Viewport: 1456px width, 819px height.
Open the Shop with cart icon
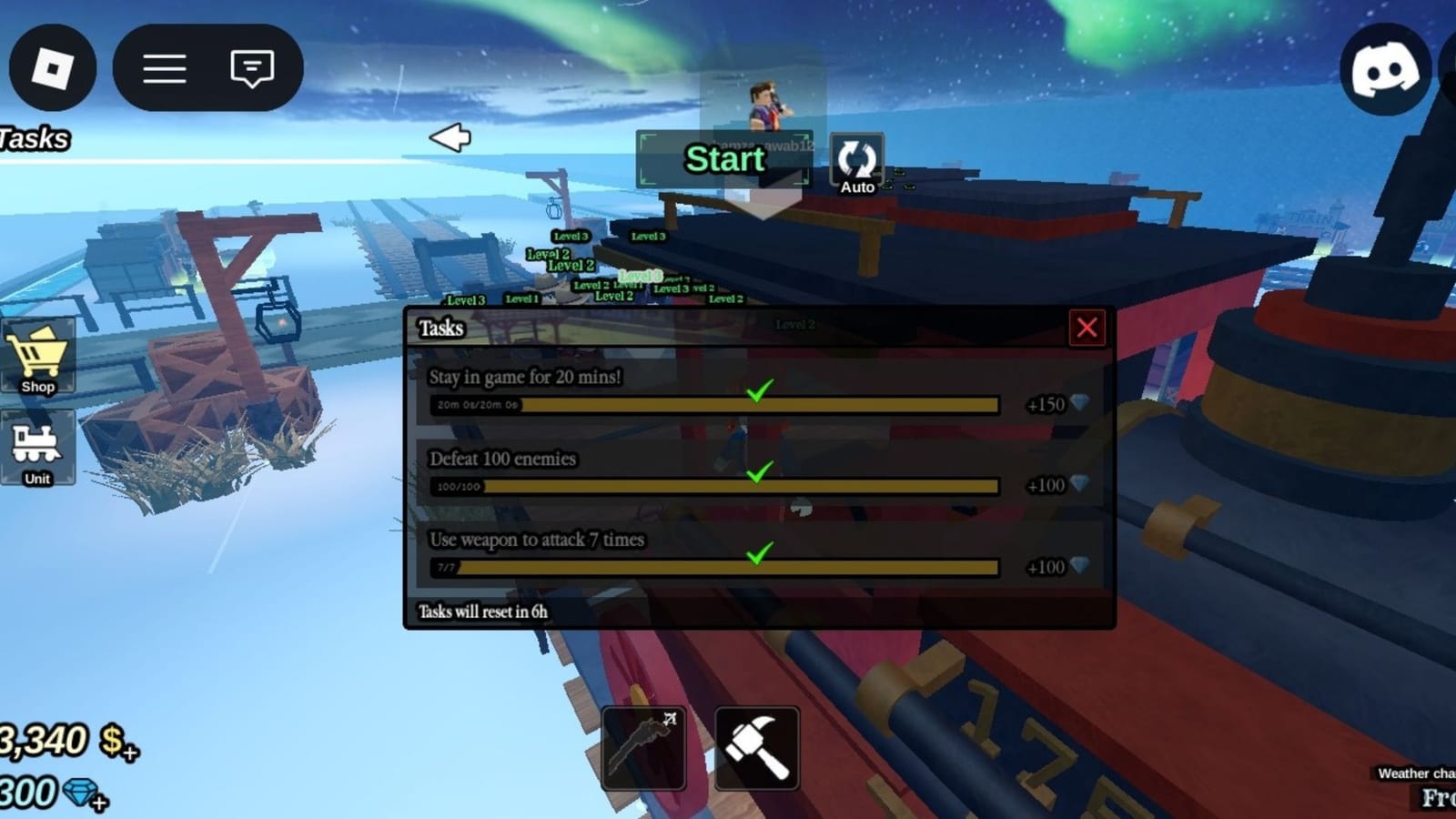37,357
